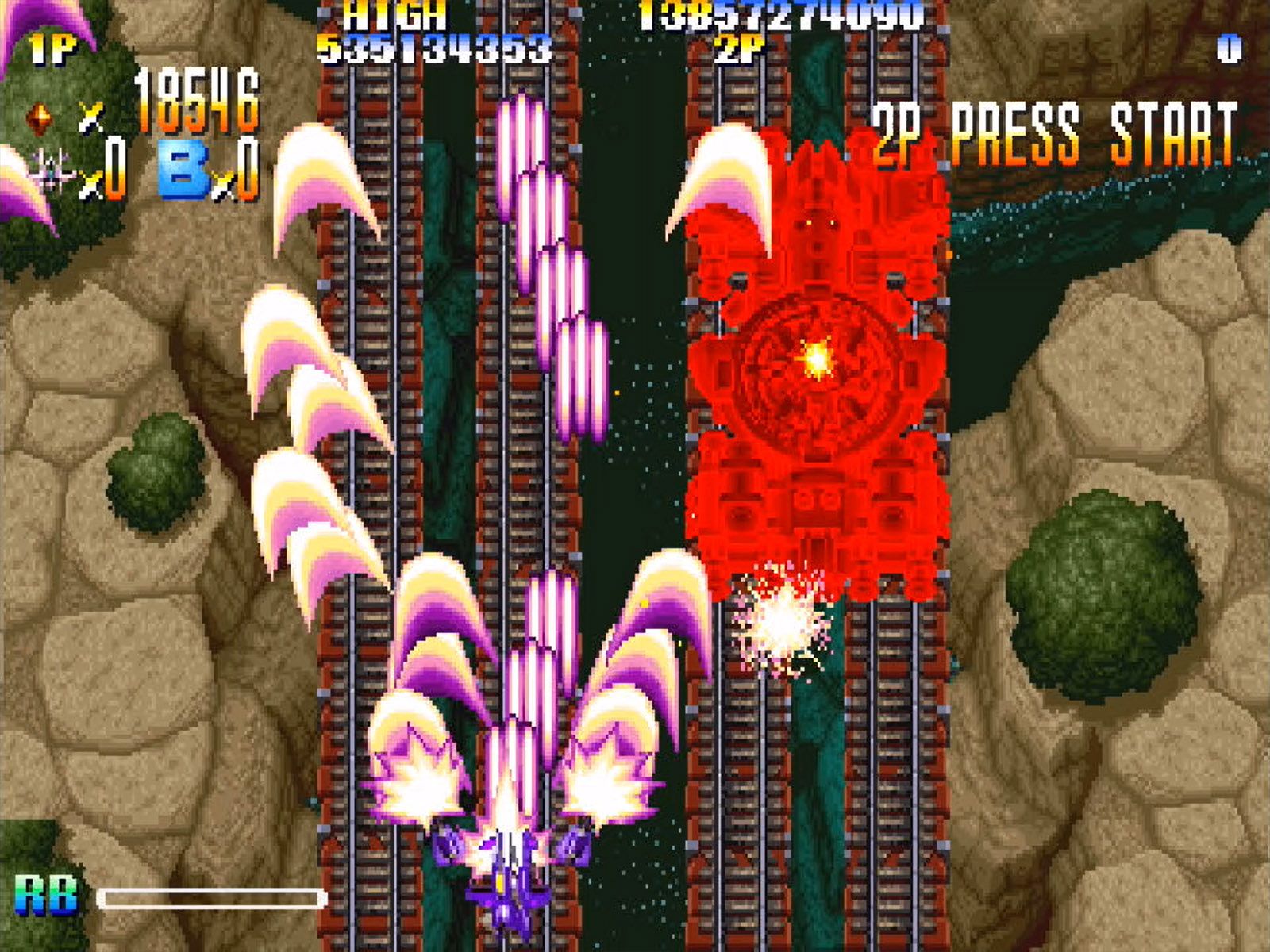Screen dimensions: 1270x952
Task: Select the HIGH label at the top
Action: coord(394,14)
